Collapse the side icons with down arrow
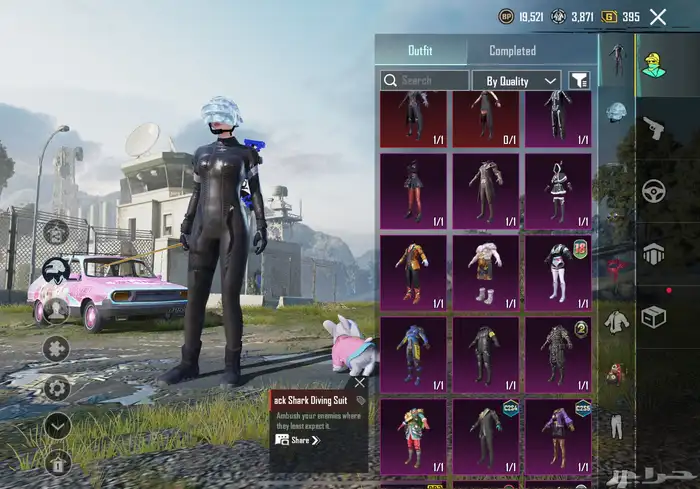 click(57, 424)
